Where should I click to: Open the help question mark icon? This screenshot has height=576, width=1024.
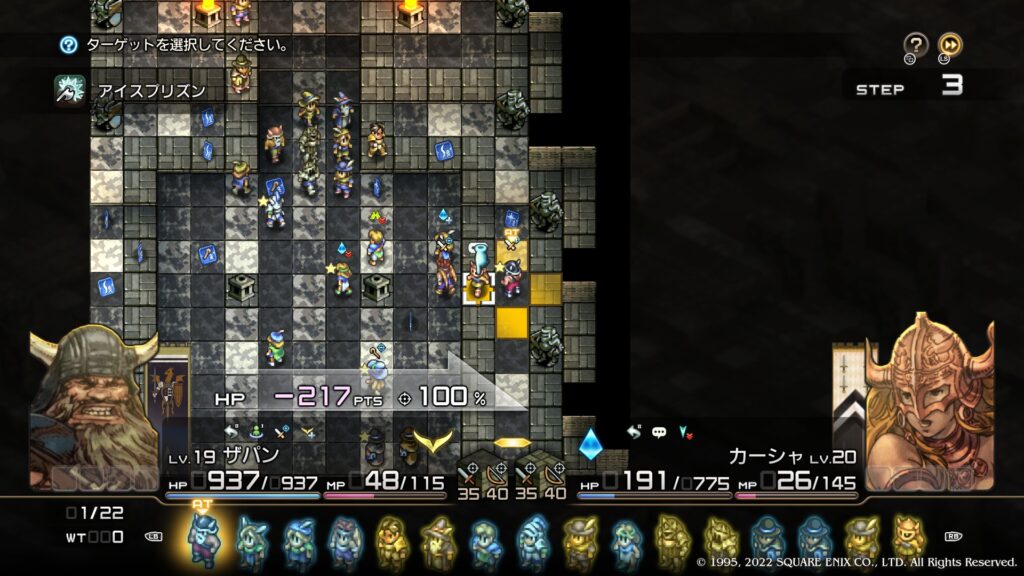915,44
